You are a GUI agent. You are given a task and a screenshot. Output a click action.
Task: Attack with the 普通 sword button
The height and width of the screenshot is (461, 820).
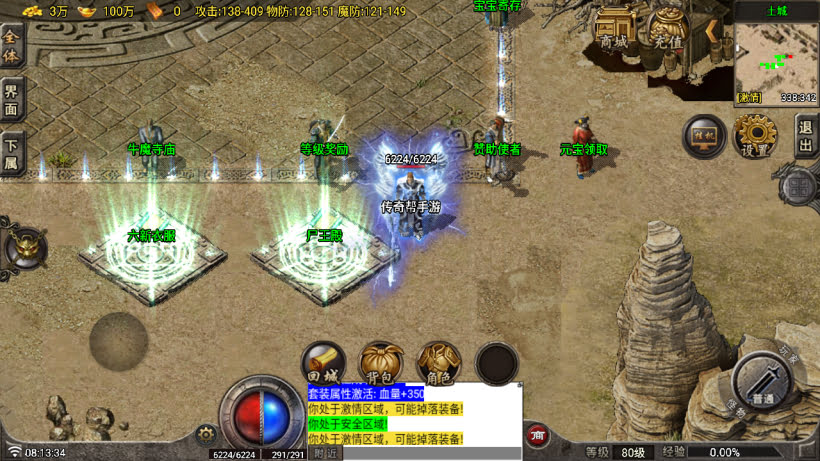[764, 381]
